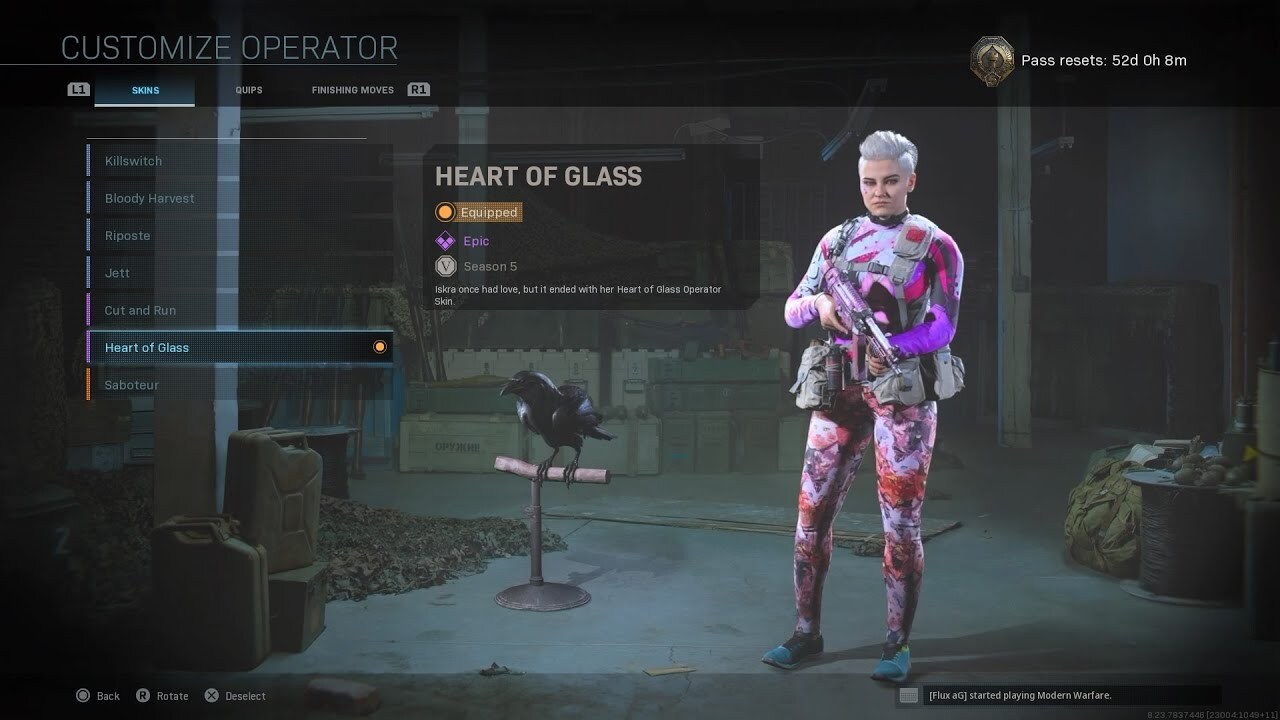This screenshot has height=720, width=1280.
Task: Select the Jett operator skin
Action: [x=238, y=273]
